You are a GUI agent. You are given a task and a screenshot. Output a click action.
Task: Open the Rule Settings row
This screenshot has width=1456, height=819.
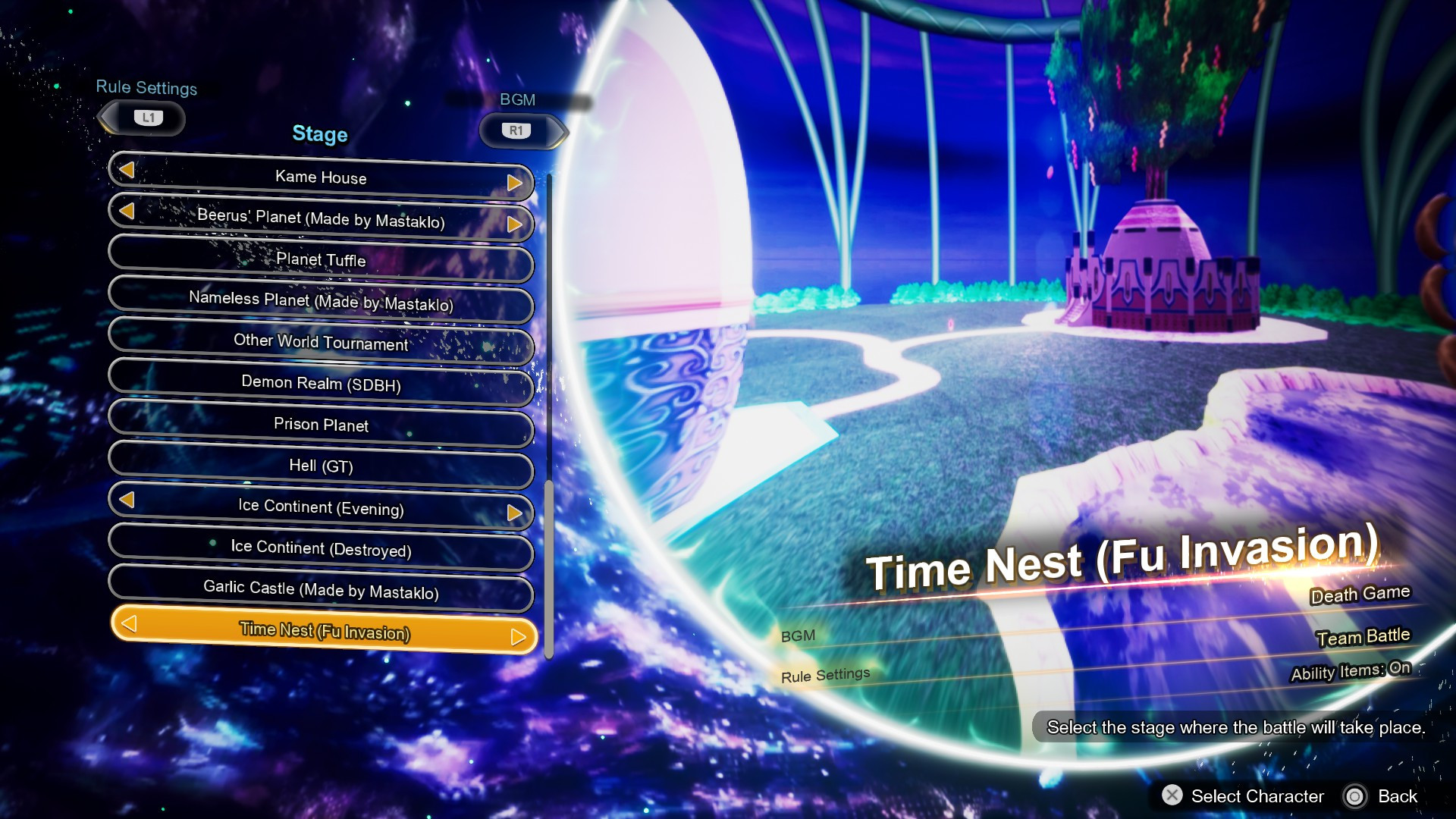(824, 673)
